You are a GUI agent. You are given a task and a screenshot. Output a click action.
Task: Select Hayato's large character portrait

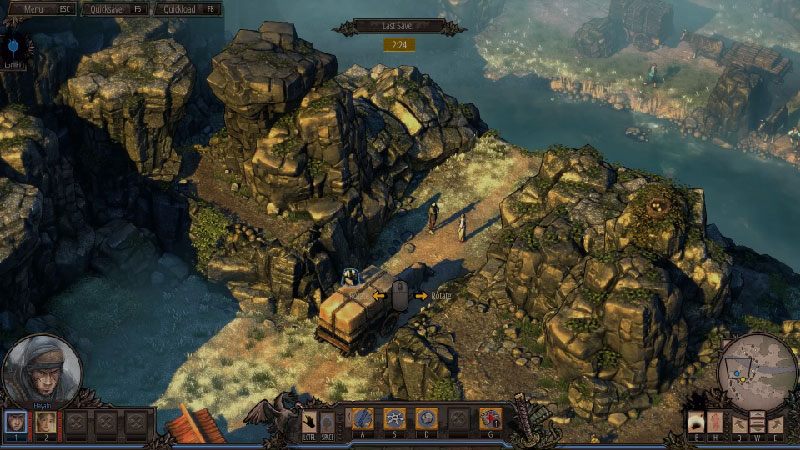point(42,370)
